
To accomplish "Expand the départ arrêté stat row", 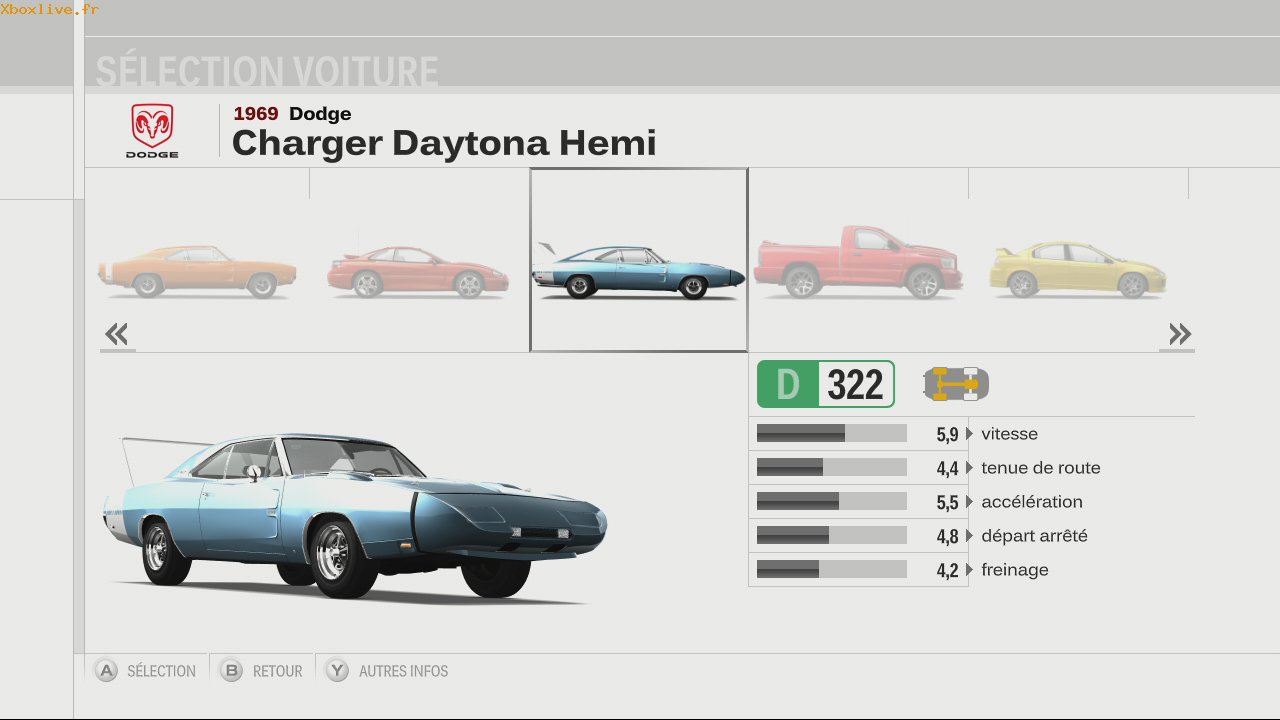I will (x=970, y=536).
